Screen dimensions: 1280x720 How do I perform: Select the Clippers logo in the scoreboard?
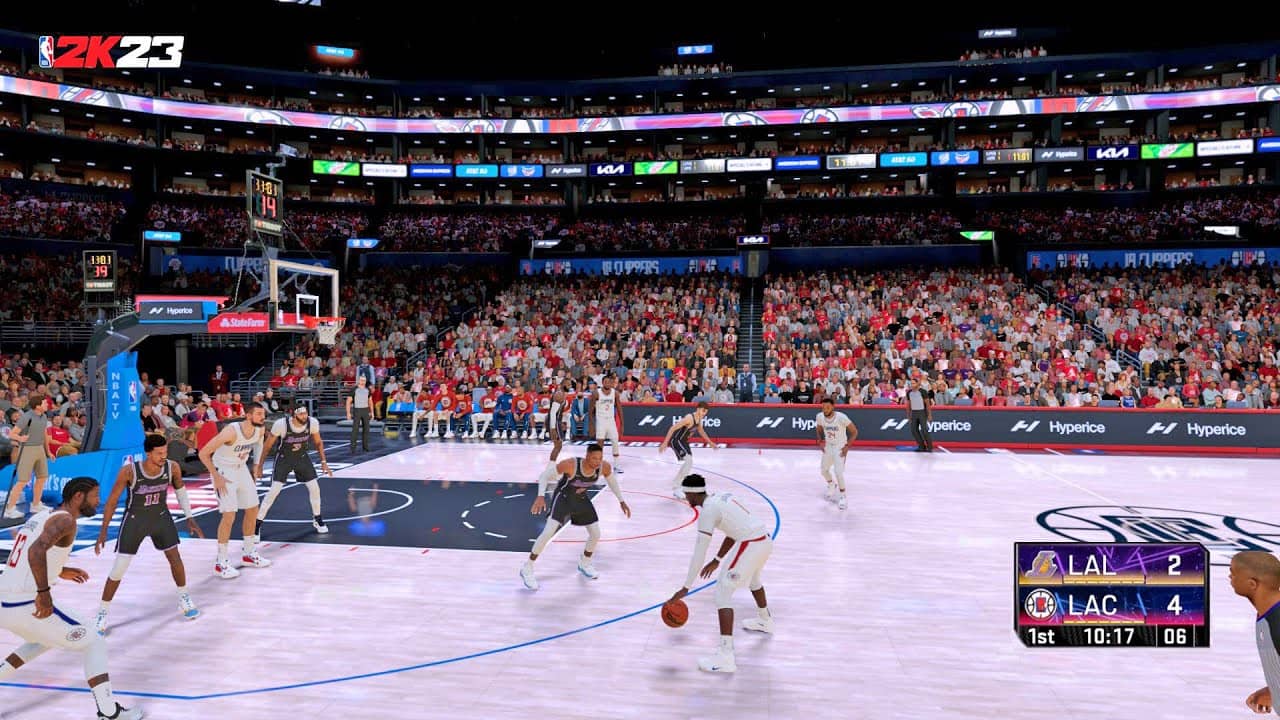[x=1039, y=603]
